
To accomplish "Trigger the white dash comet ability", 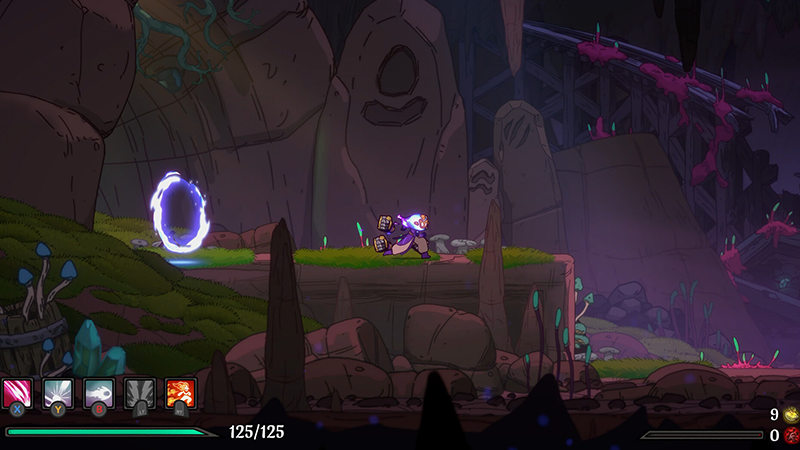I will point(99,392).
